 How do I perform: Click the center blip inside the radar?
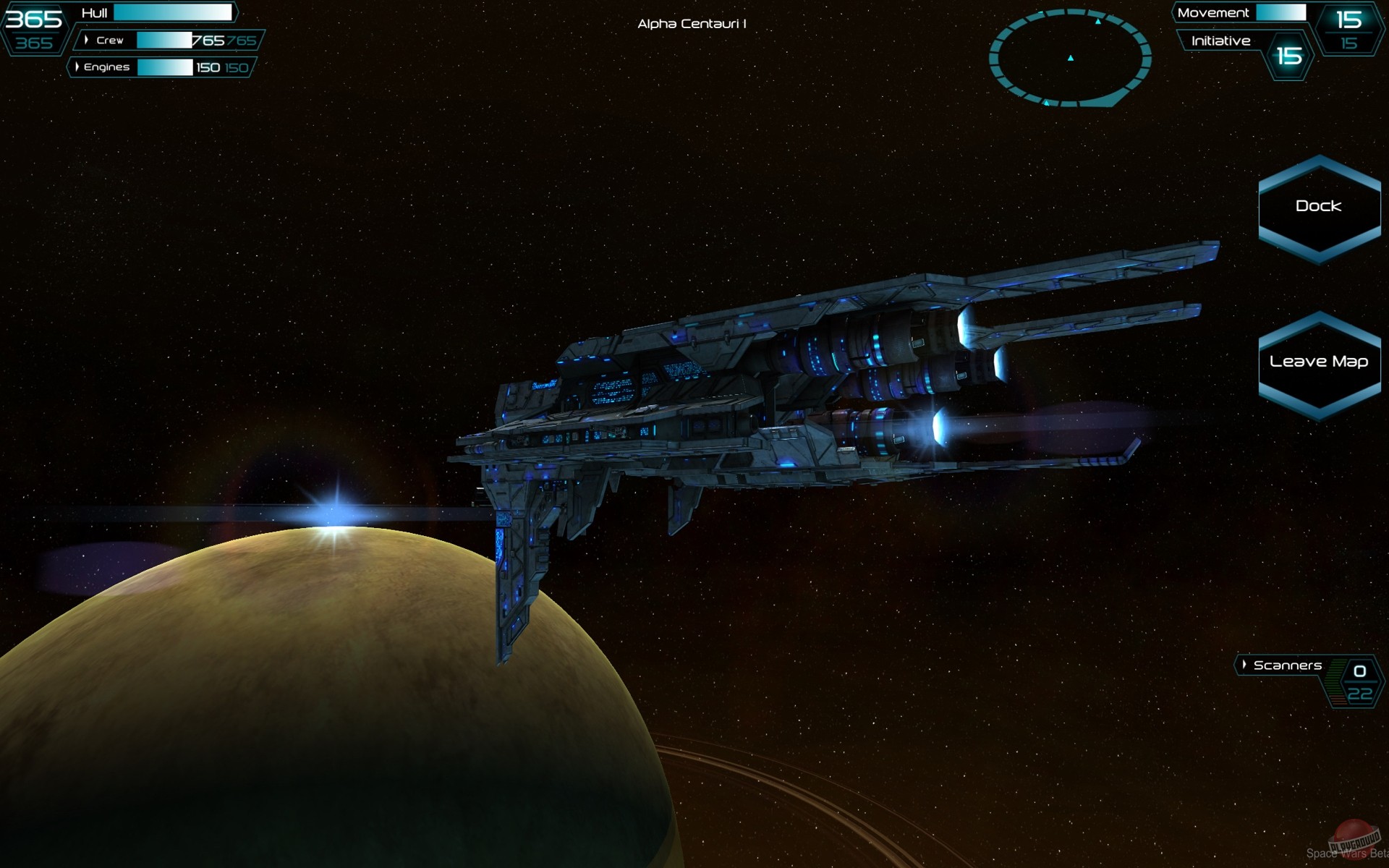(x=1071, y=59)
